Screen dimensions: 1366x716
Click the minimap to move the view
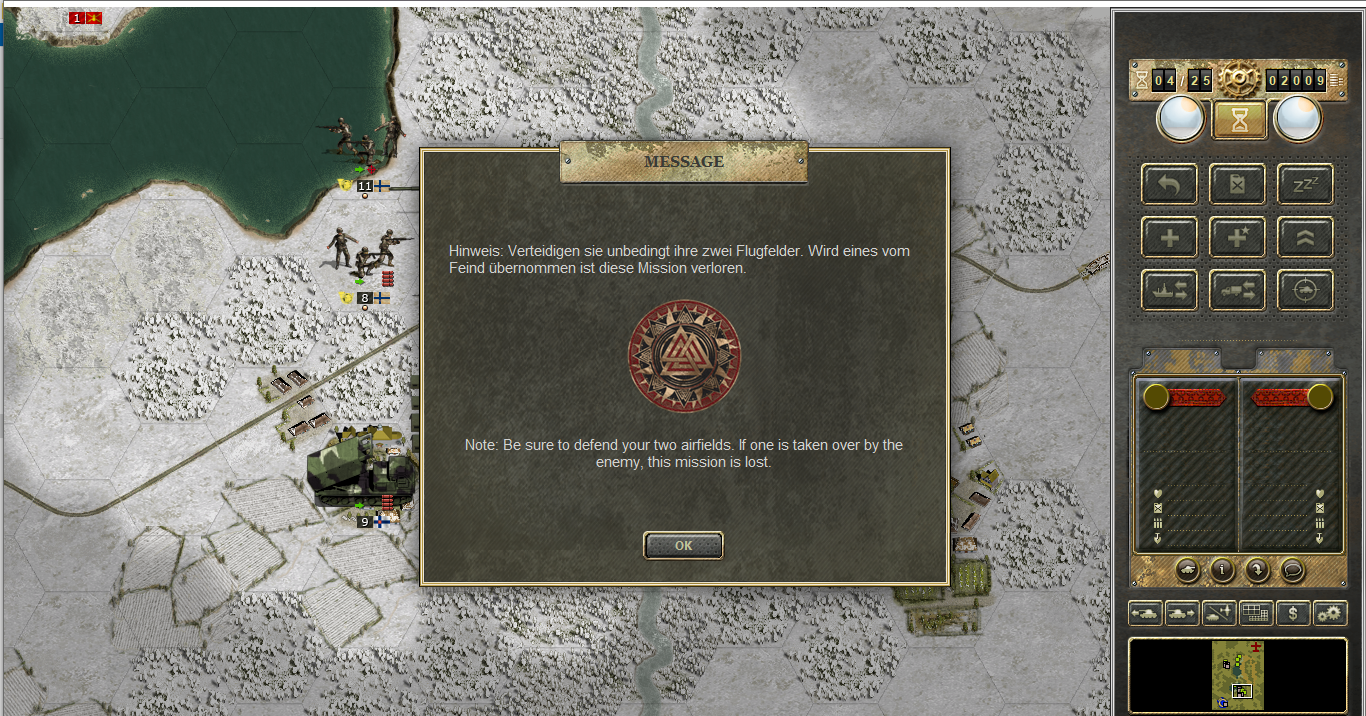1238,676
